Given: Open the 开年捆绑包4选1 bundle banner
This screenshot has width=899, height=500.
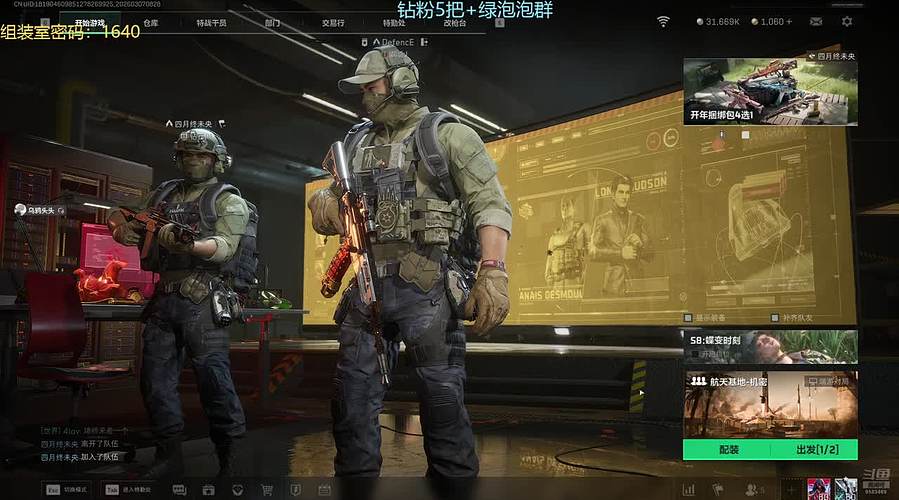Looking at the screenshot, I should coord(770,91).
